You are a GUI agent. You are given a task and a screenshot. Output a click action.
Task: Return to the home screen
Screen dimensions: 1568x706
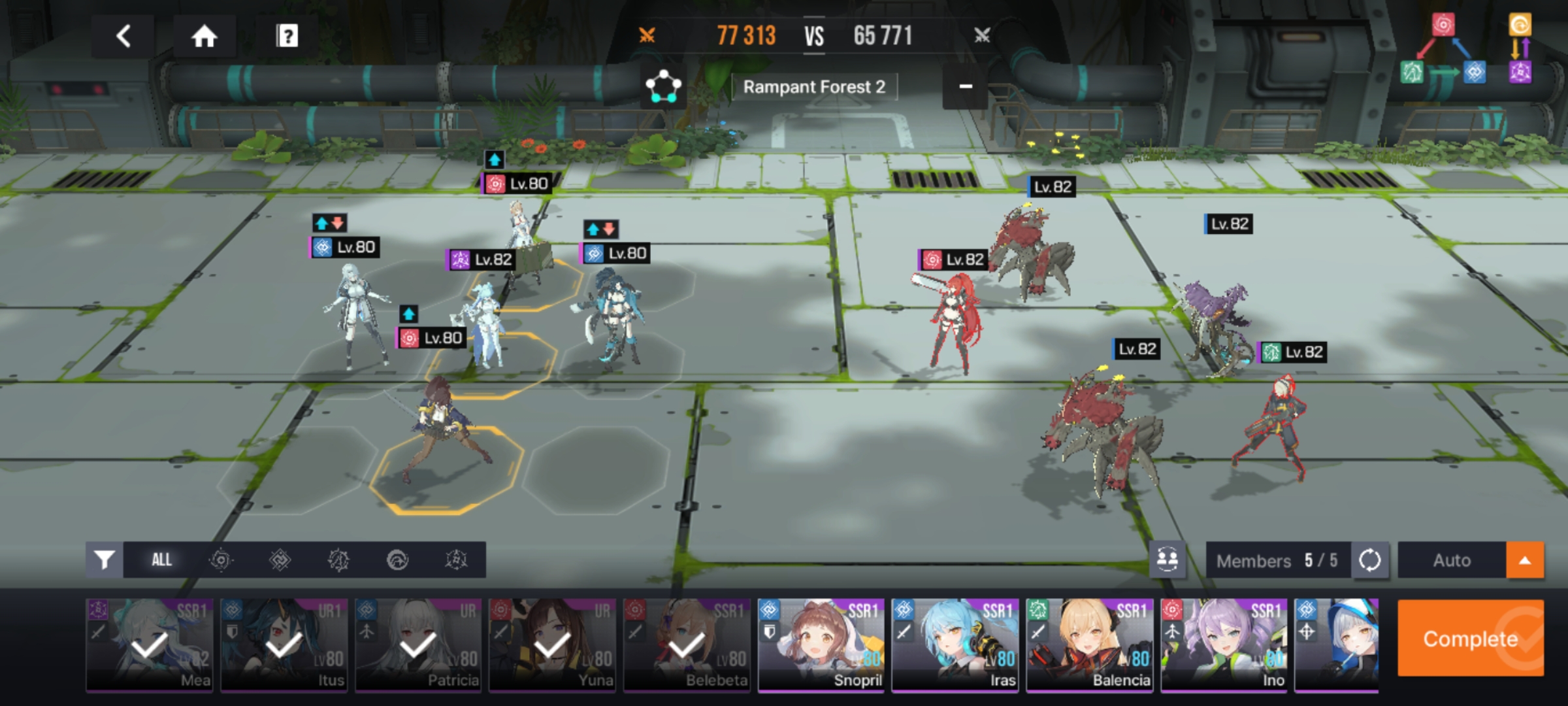click(x=204, y=36)
